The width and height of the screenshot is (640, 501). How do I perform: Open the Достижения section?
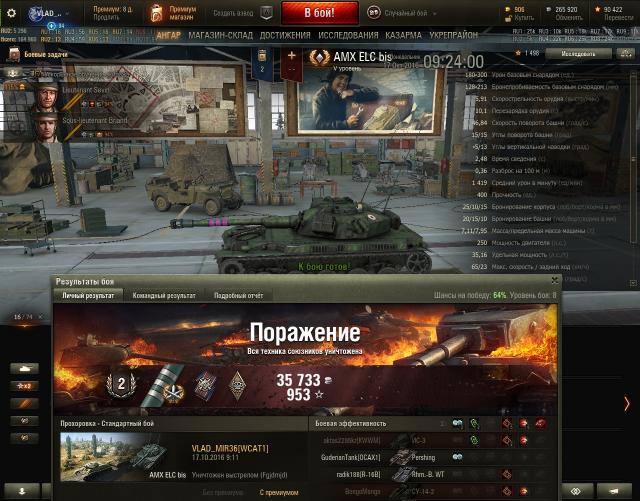[x=285, y=35]
